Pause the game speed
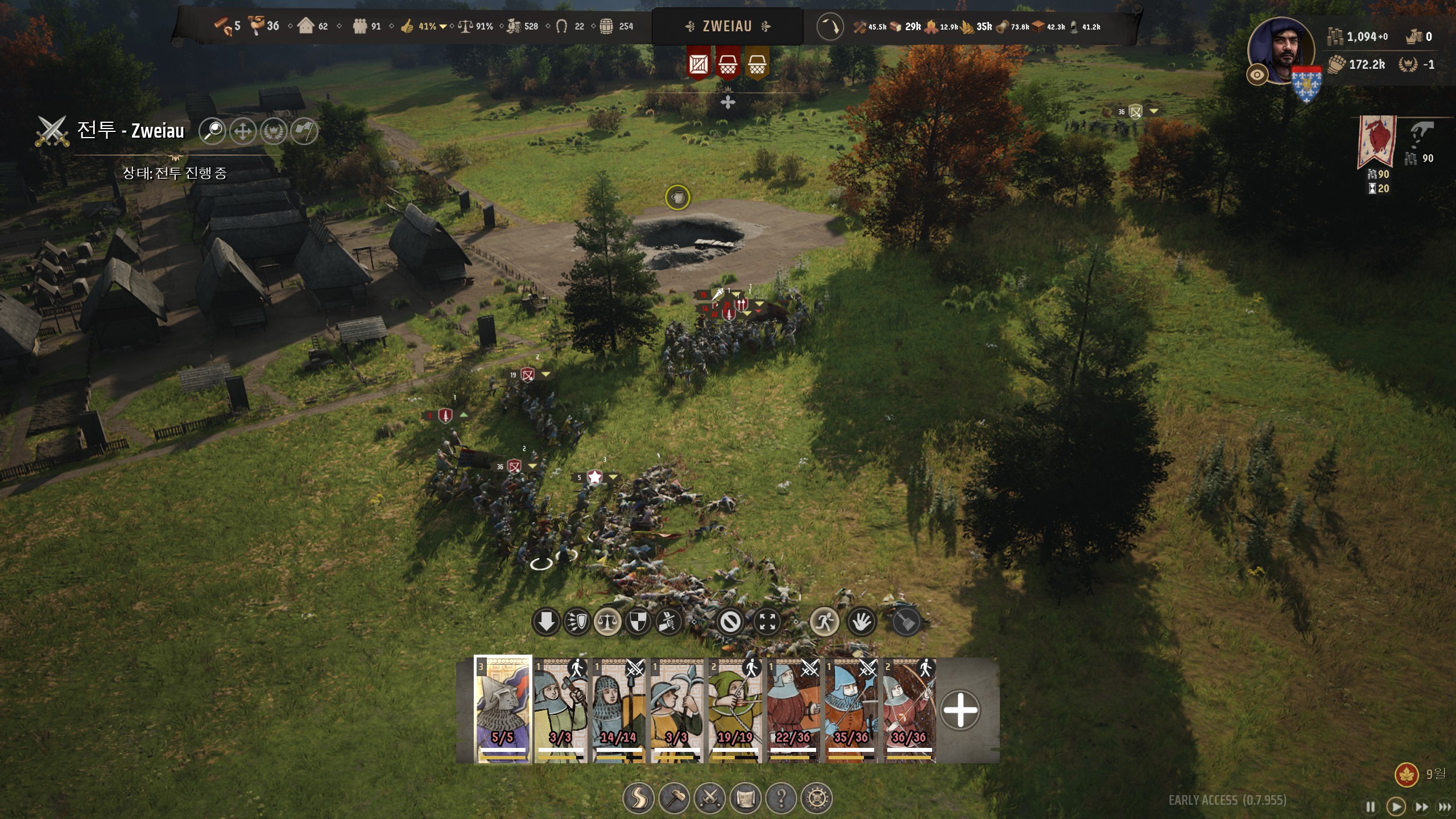The height and width of the screenshot is (819, 1456). pos(1371,806)
